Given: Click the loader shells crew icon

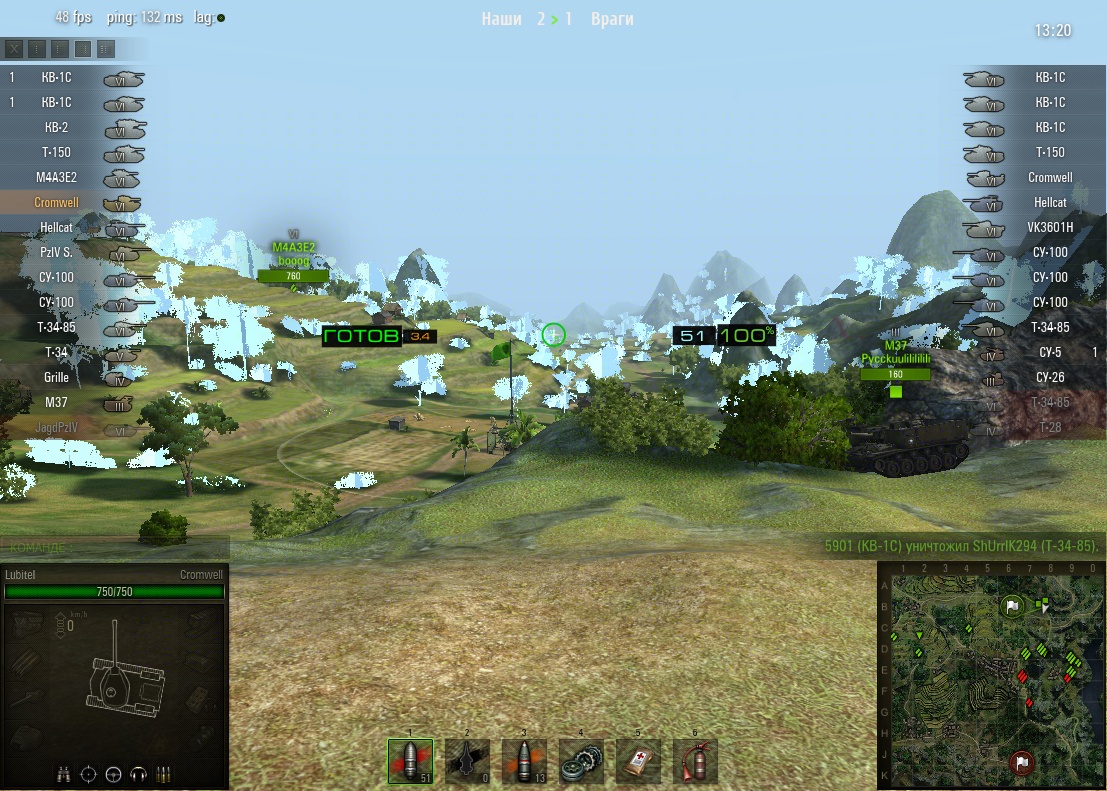Looking at the screenshot, I should (164, 774).
